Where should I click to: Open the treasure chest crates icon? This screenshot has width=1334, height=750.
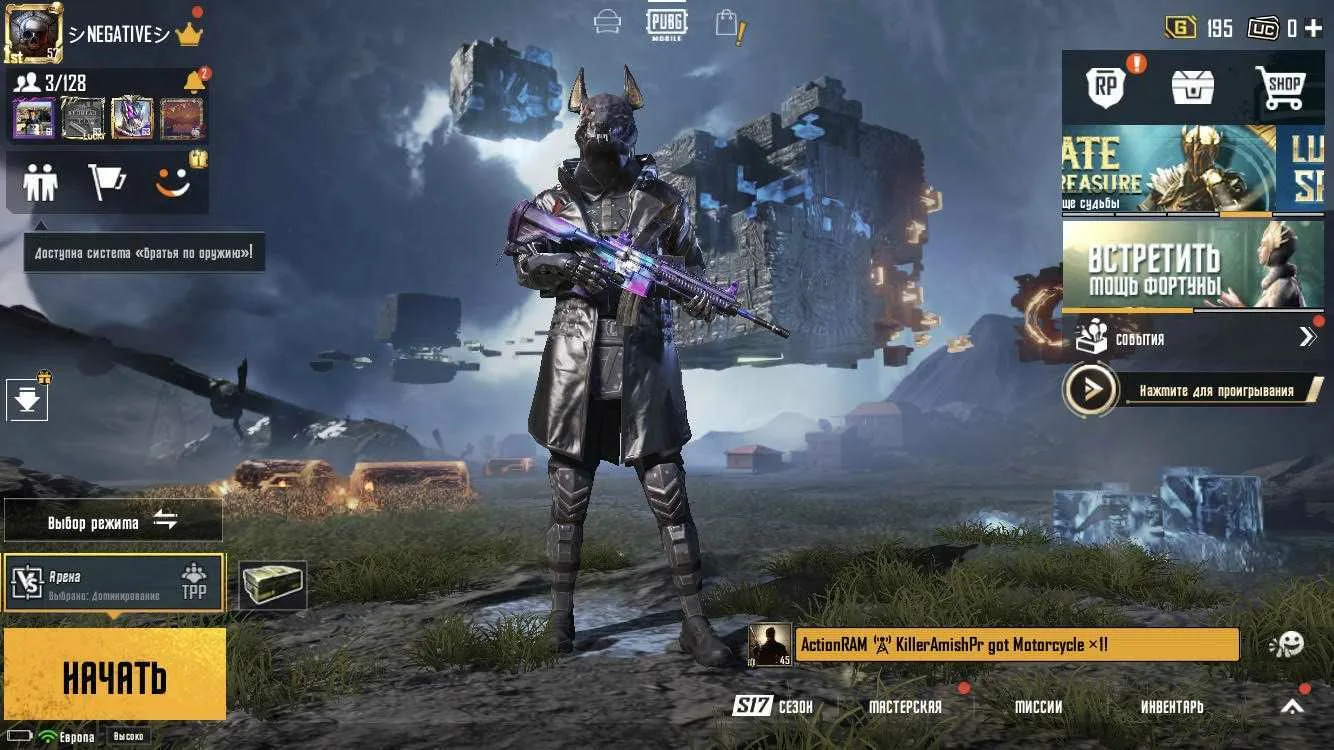tap(1193, 88)
